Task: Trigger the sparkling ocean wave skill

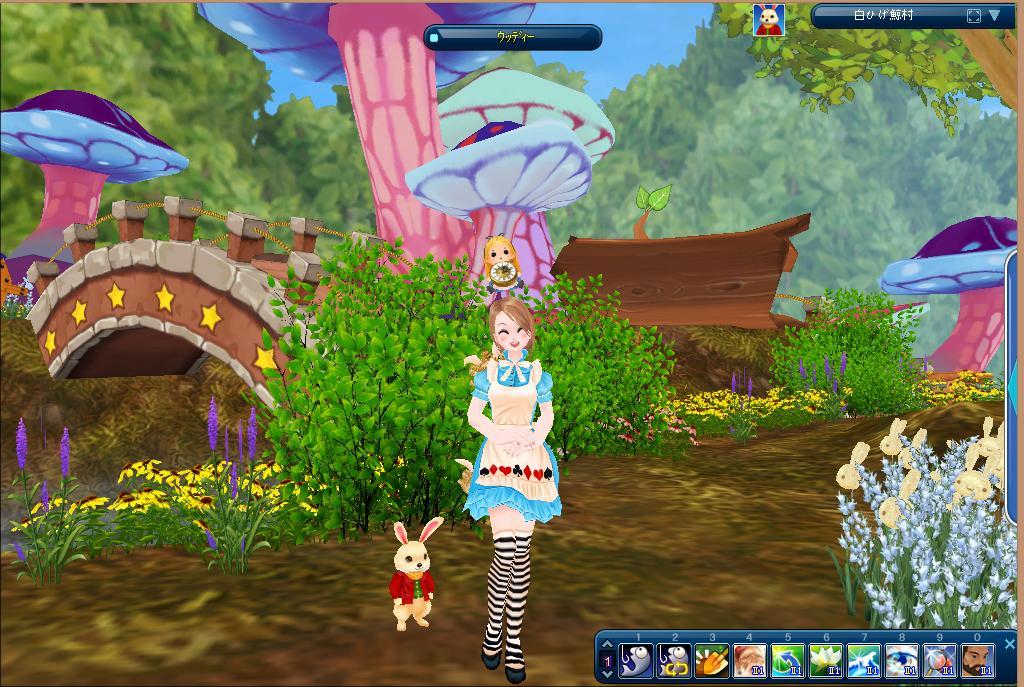Action: (864, 661)
